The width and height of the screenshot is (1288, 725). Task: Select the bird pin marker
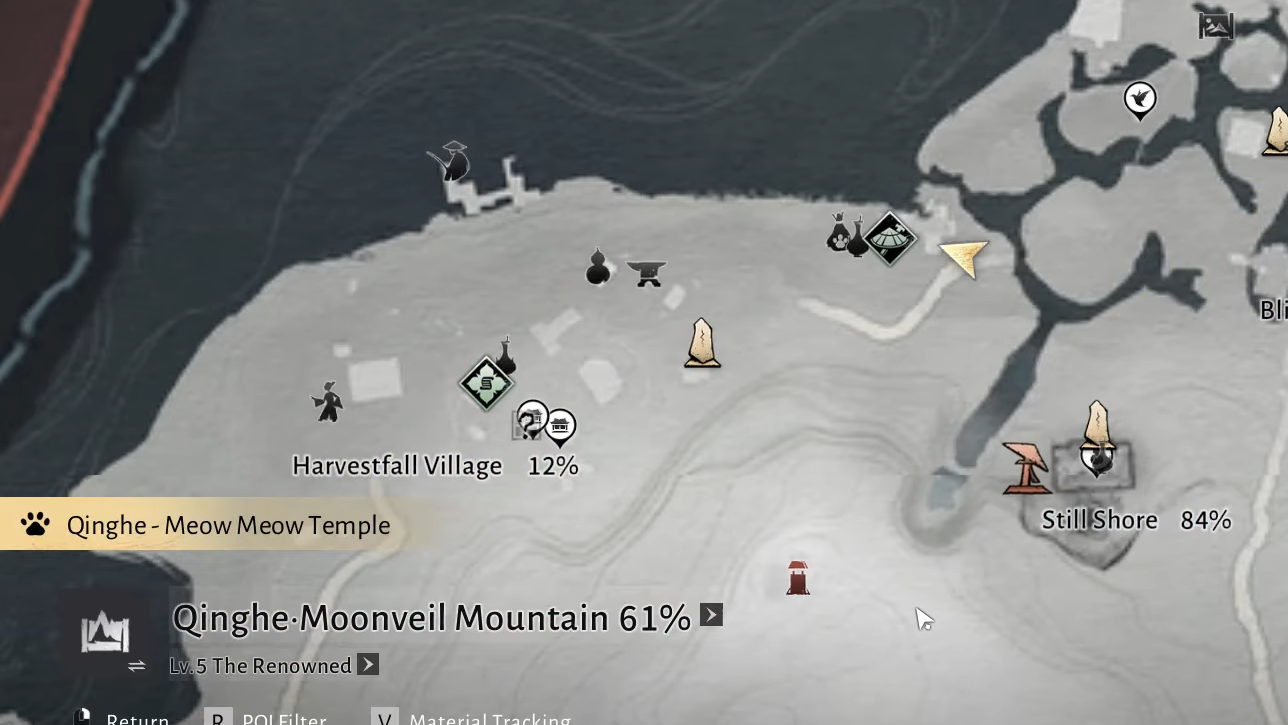(1140, 99)
